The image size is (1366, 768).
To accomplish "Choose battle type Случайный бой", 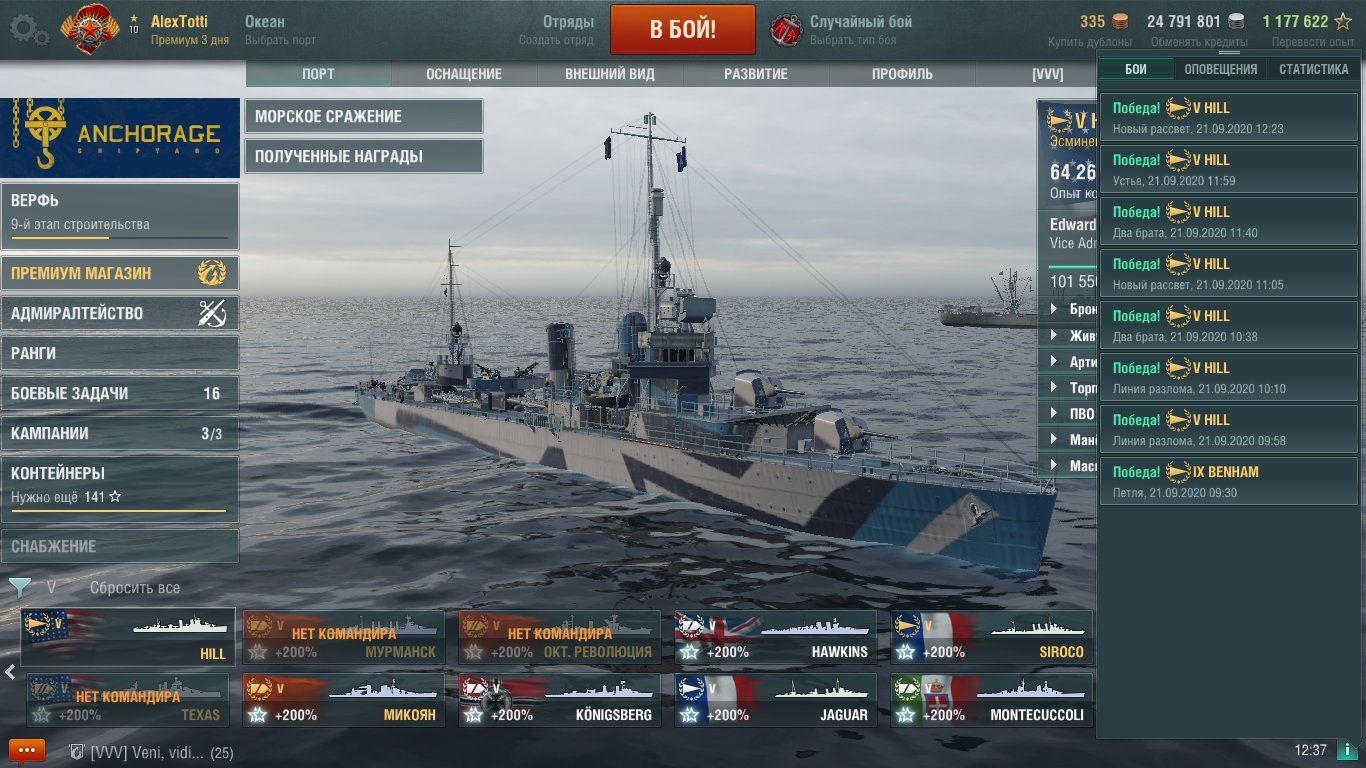I will [x=860, y=29].
